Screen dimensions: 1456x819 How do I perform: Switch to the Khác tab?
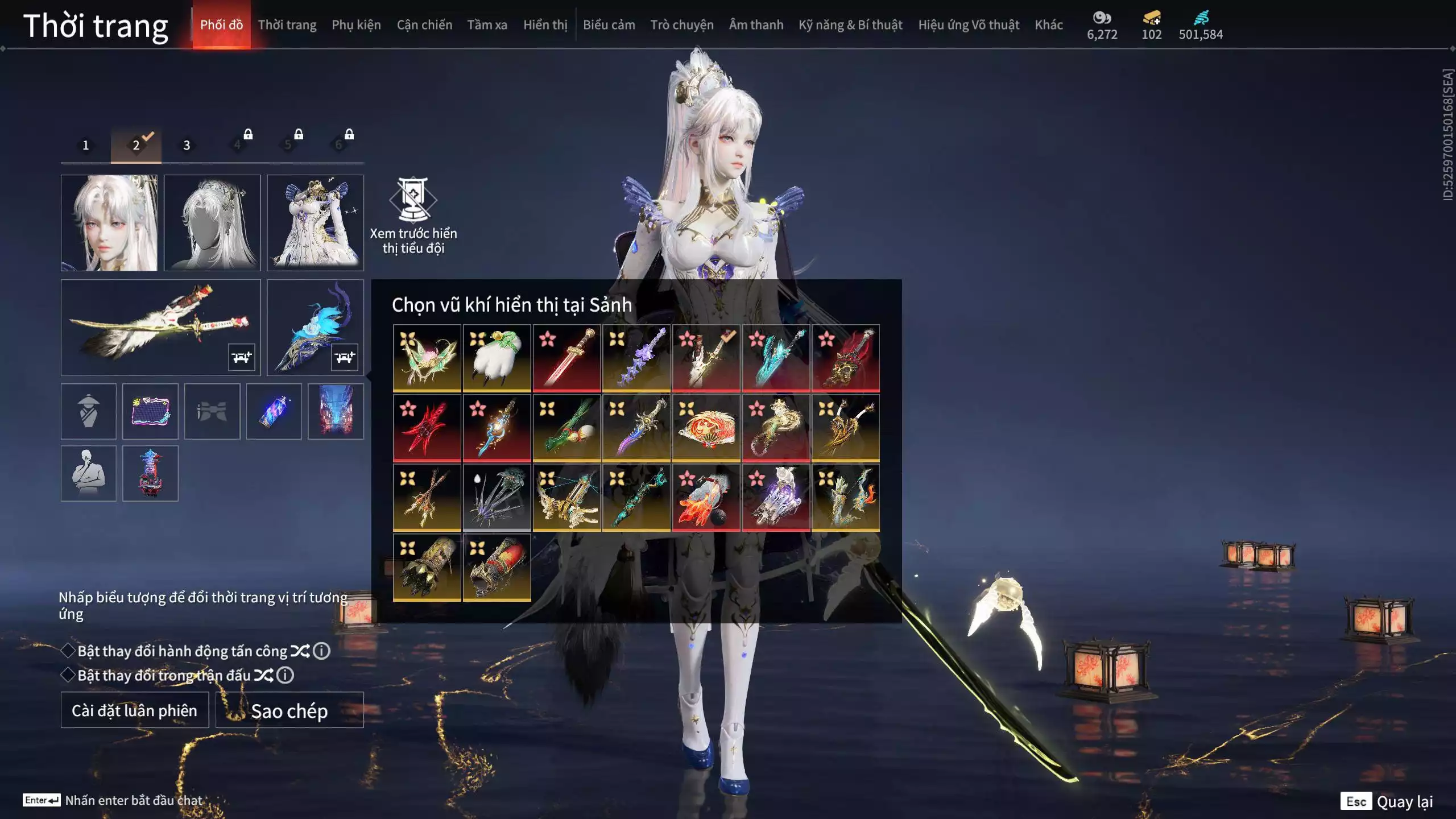[x=1048, y=25]
